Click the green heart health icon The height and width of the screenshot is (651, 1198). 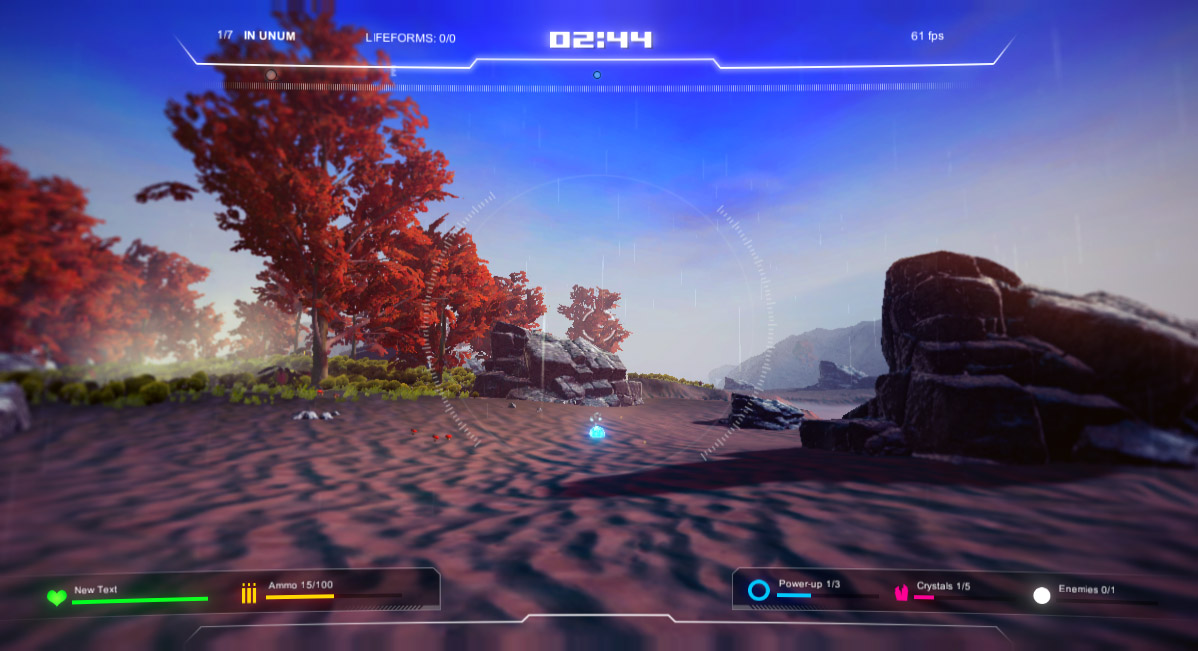pos(57,597)
